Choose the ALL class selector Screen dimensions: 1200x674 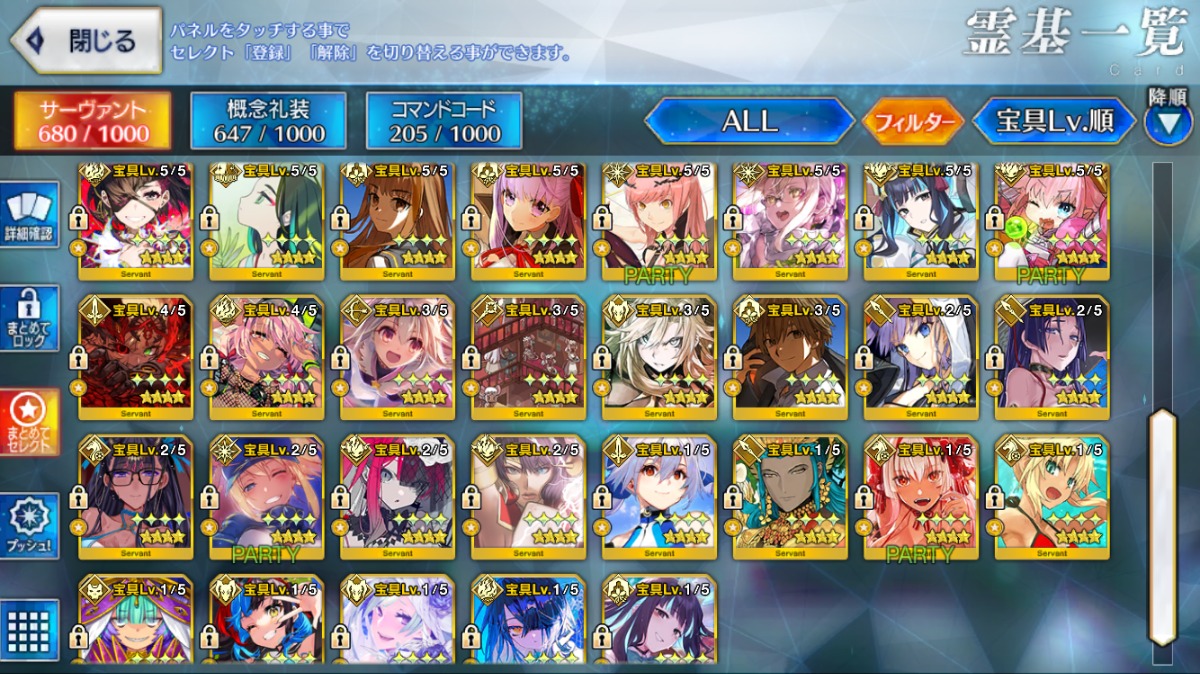click(x=749, y=121)
